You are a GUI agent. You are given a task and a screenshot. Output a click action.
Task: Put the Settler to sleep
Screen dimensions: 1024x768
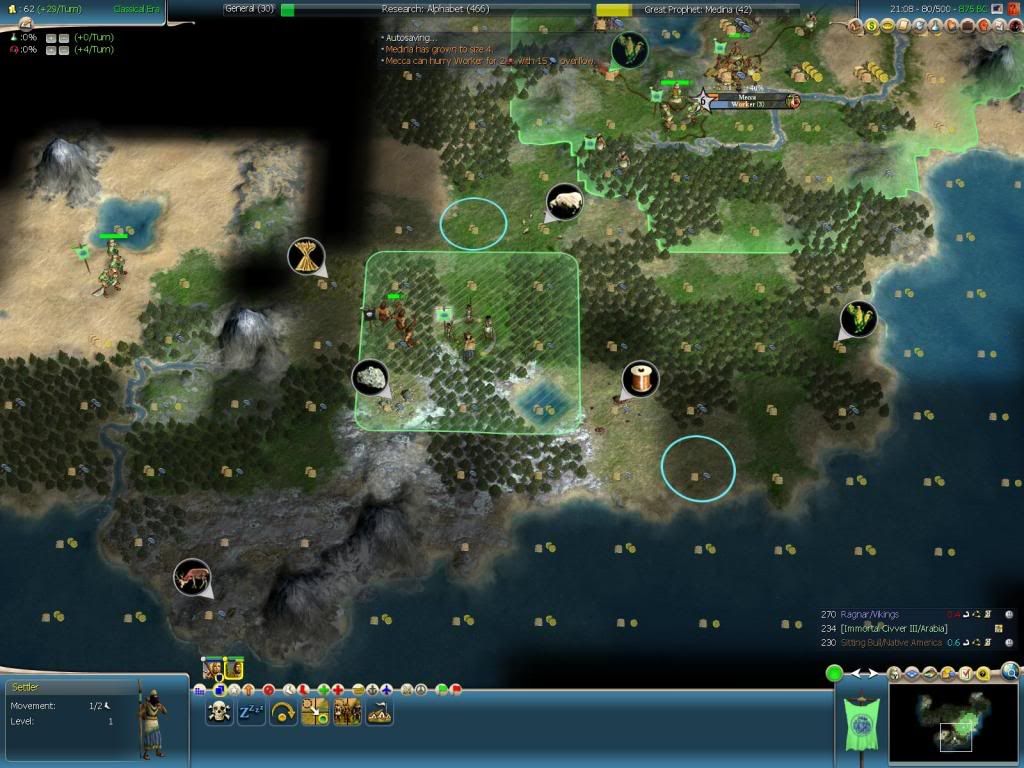(x=251, y=712)
